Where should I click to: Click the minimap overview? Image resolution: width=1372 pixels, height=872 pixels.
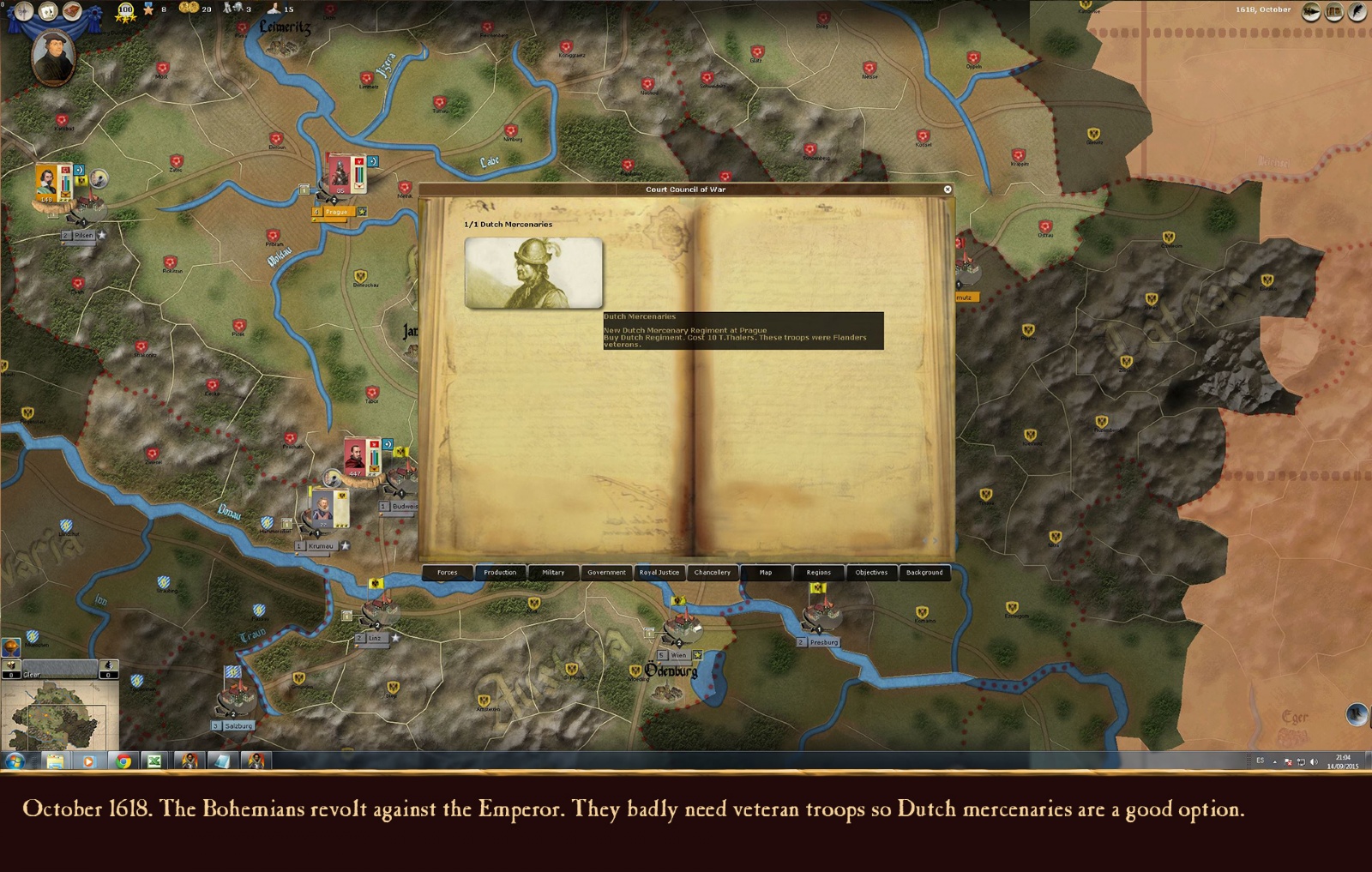click(60, 715)
